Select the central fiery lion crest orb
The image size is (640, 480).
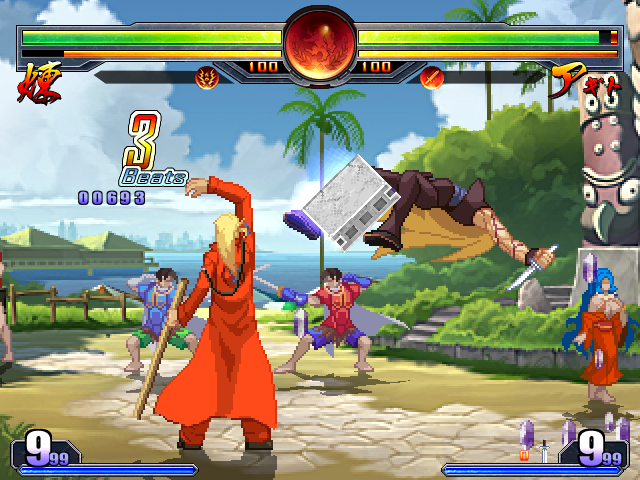(319, 43)
